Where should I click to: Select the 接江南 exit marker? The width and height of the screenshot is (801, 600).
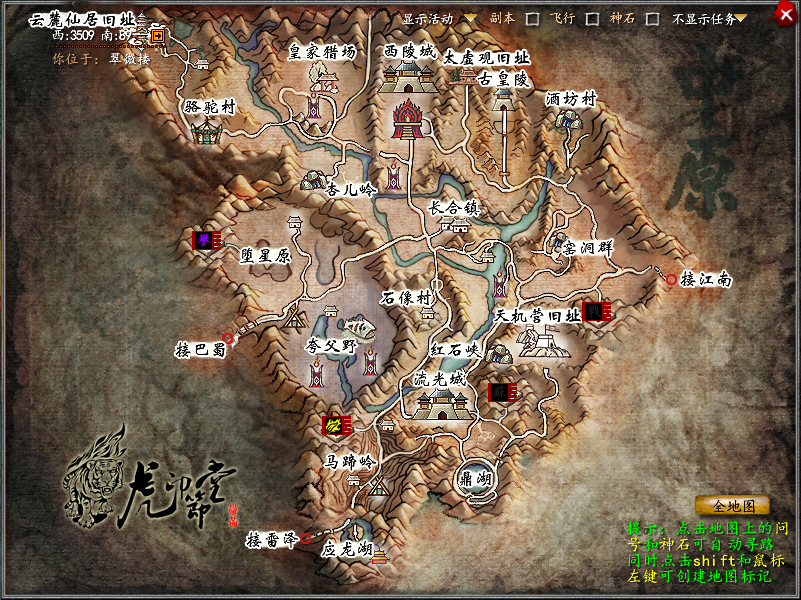[672, 280]
